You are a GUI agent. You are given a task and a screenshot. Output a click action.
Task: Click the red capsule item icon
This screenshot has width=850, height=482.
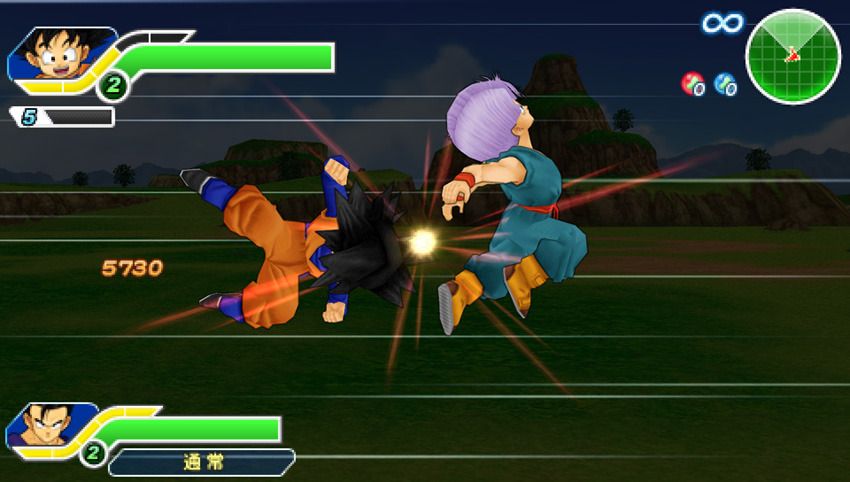[692, 84]
